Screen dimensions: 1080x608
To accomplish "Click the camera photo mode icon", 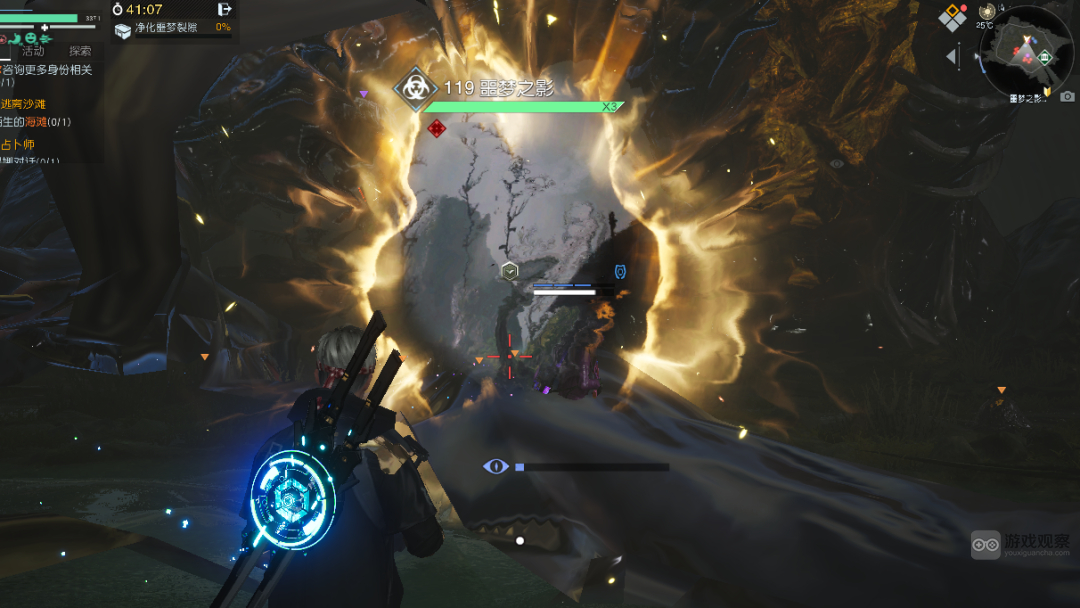I will pos(1067,96).
